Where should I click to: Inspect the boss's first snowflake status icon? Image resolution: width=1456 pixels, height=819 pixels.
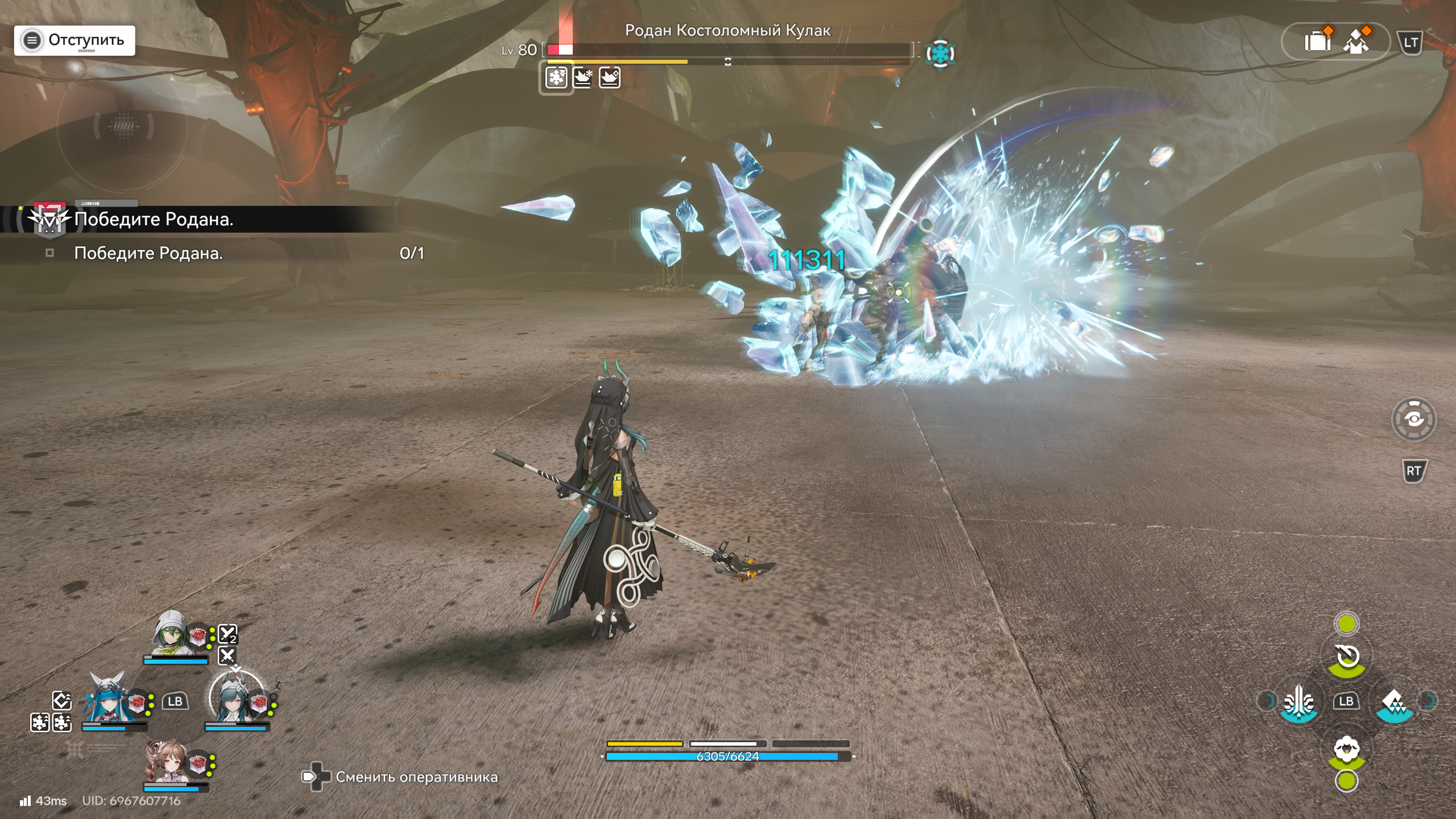point(556,77)
